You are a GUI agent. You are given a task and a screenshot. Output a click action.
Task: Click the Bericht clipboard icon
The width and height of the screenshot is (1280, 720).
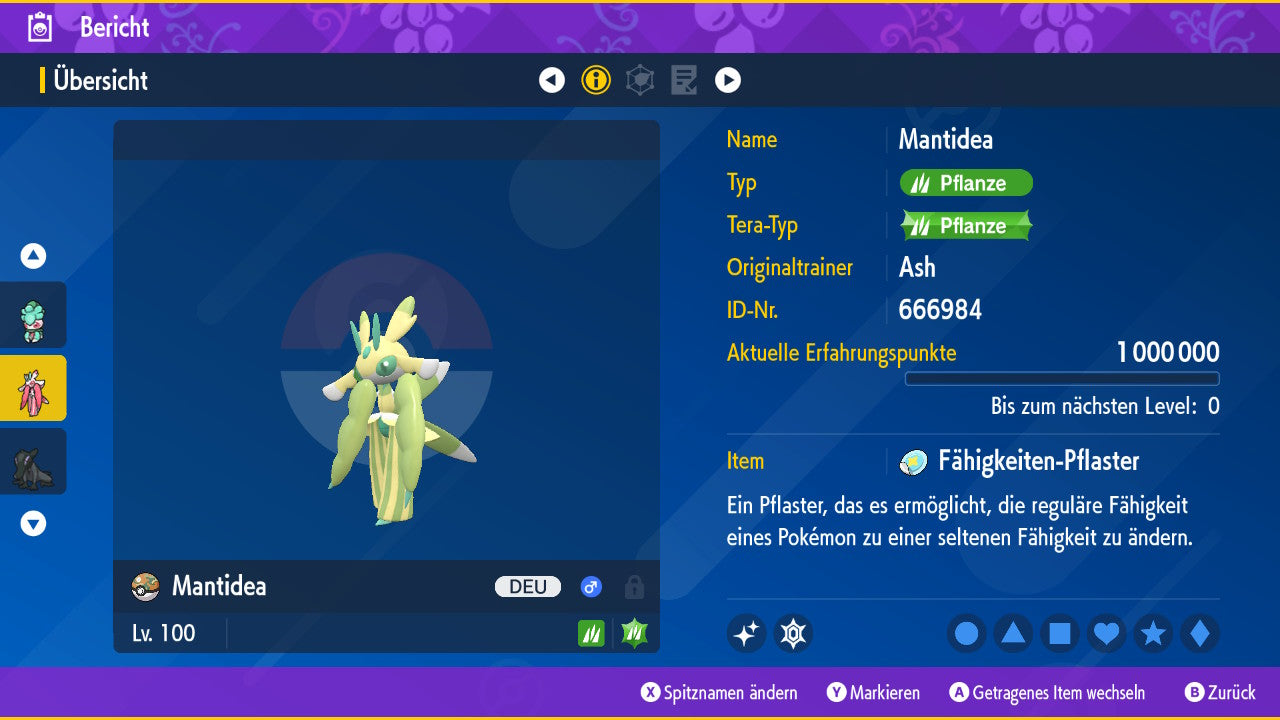(41, 27)
